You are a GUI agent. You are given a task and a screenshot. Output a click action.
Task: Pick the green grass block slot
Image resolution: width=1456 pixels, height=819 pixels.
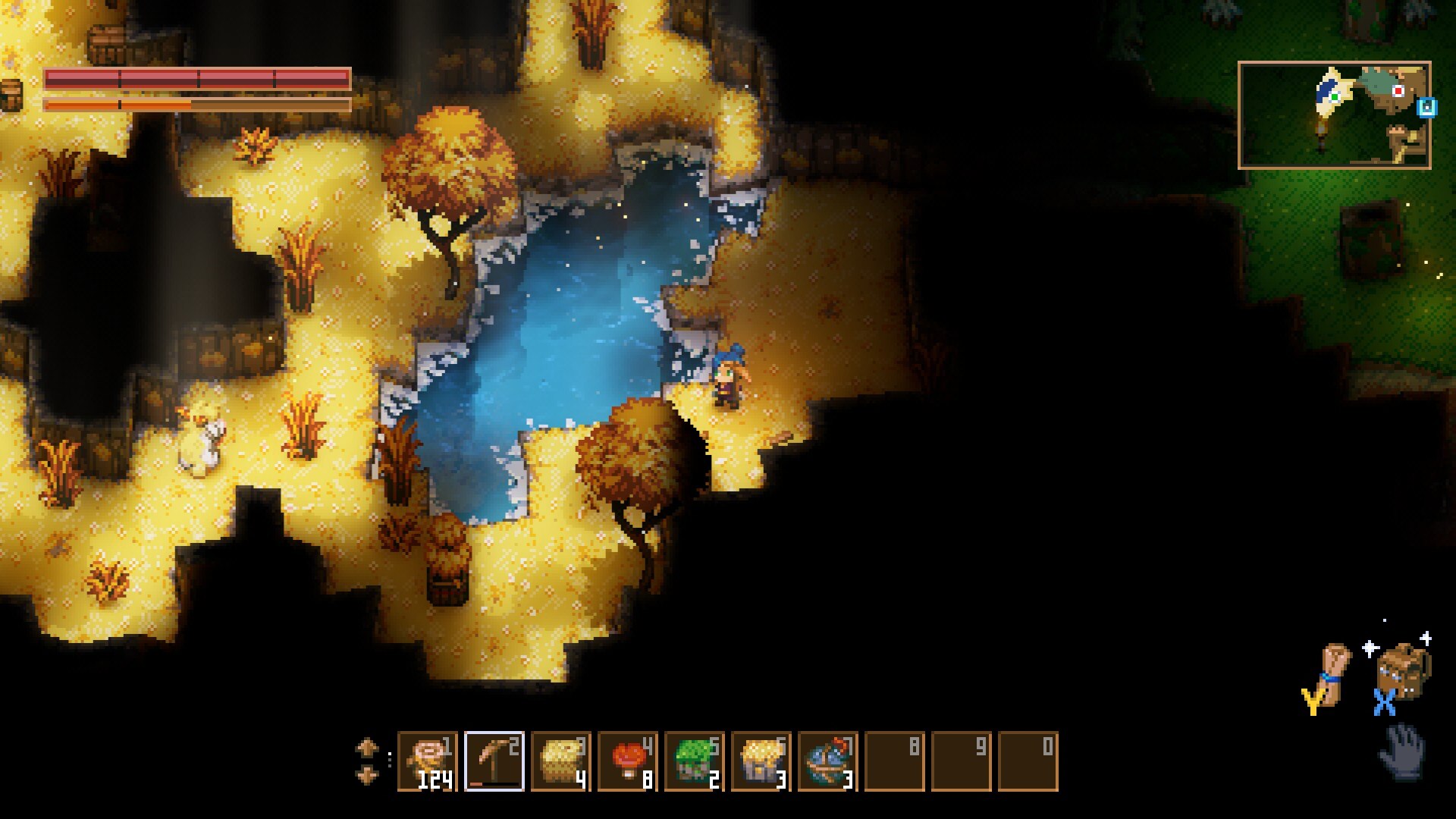(x=695, y=761)
